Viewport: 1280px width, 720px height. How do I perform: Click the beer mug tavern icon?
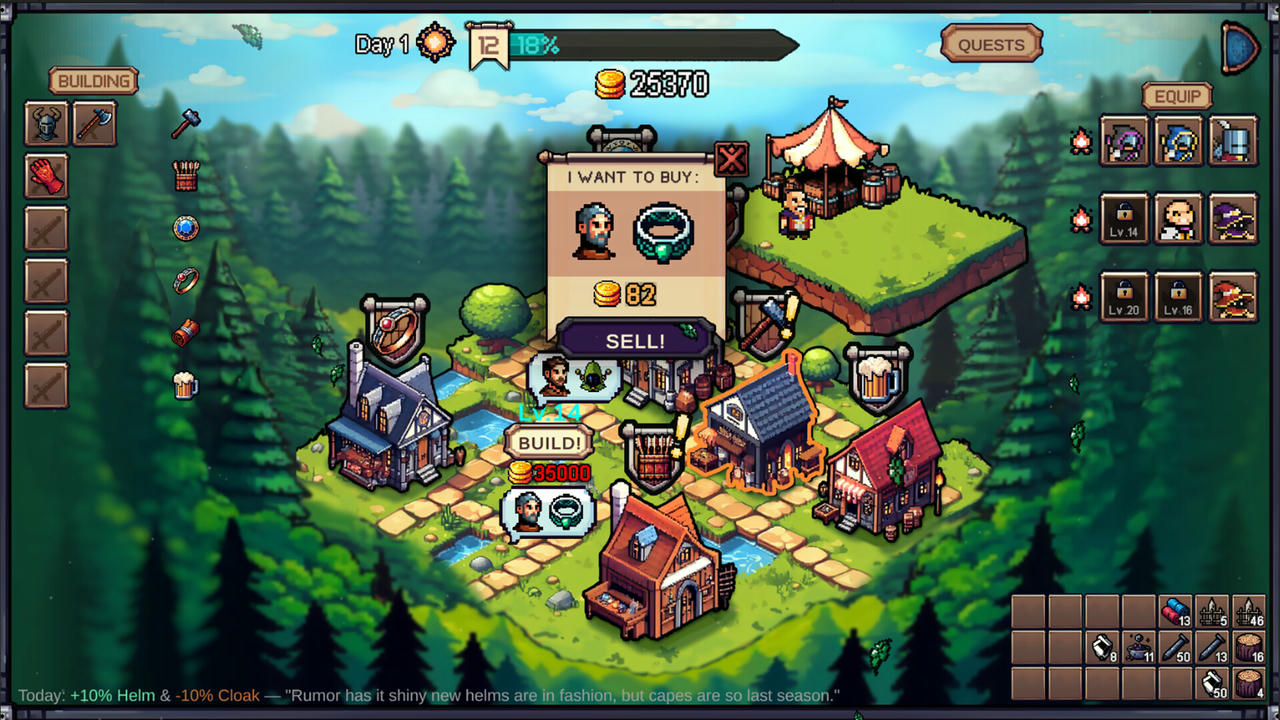click(184, 387)
